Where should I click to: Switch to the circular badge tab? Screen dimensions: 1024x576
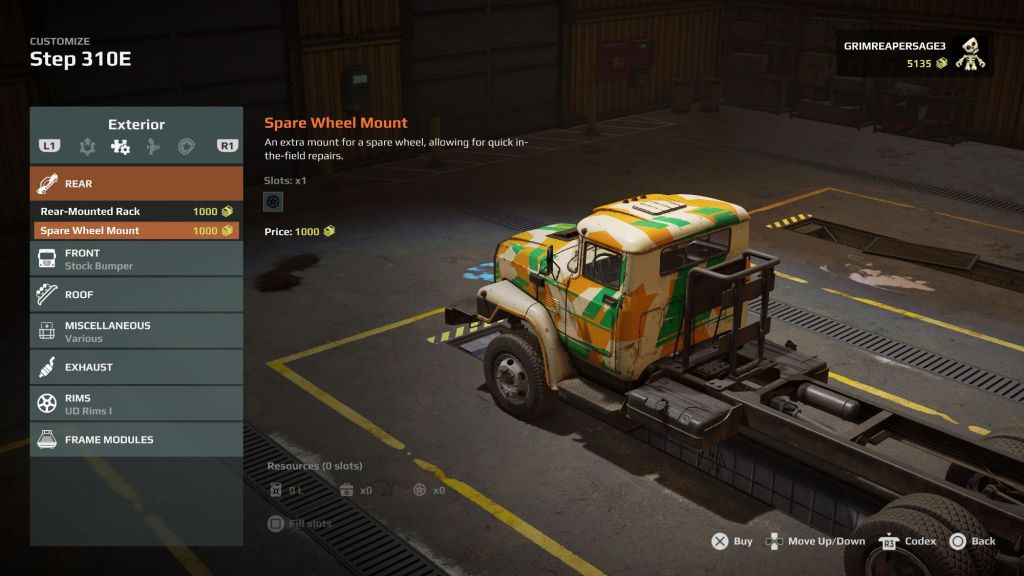[186, 147]
